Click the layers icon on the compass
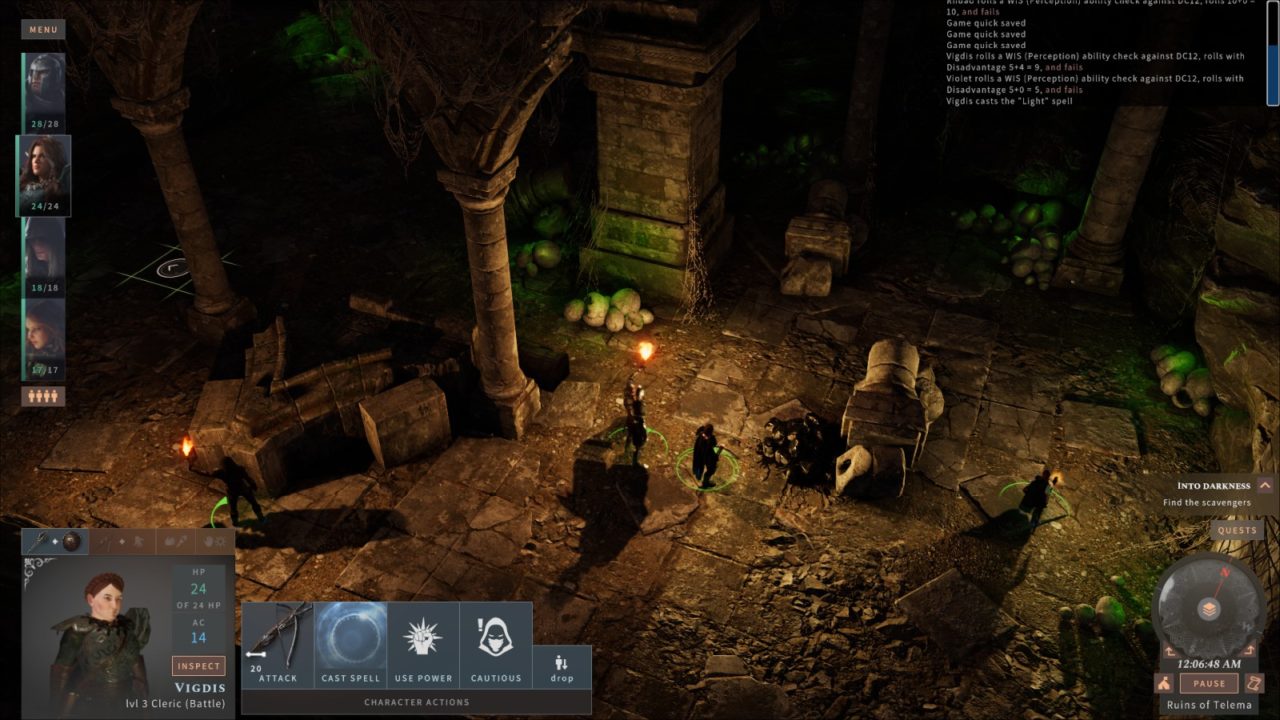 tap(1209, 609)
